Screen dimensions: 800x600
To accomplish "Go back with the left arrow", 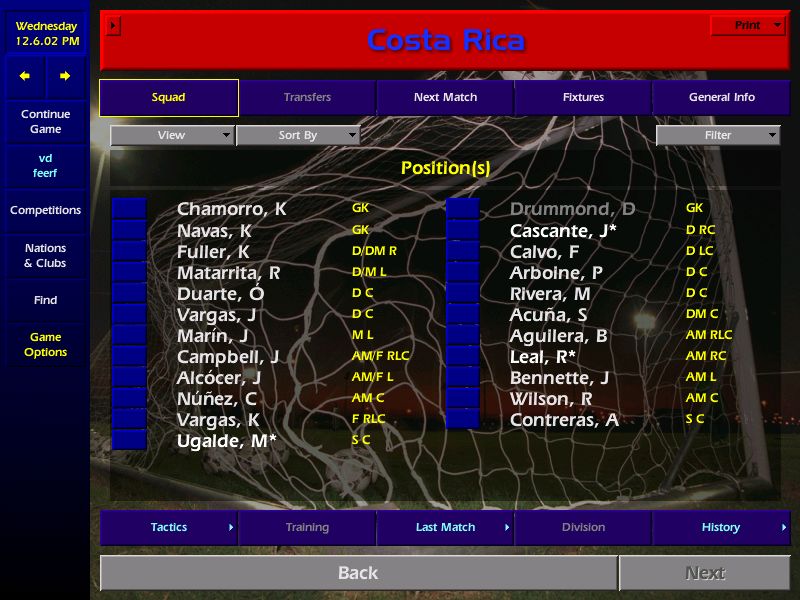I will pos(25,76).
